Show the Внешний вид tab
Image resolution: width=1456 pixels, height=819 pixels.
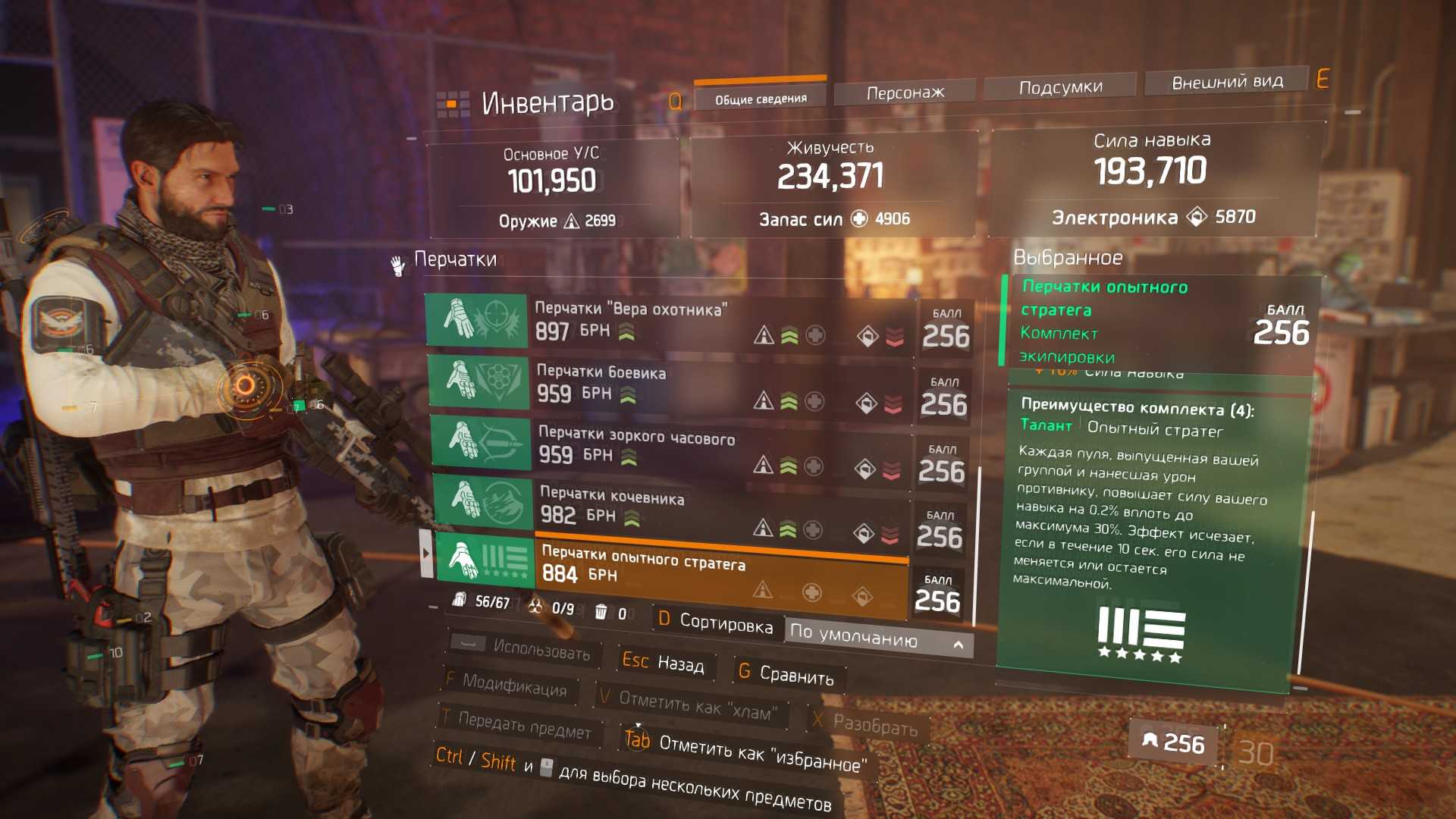(1226, 82)
